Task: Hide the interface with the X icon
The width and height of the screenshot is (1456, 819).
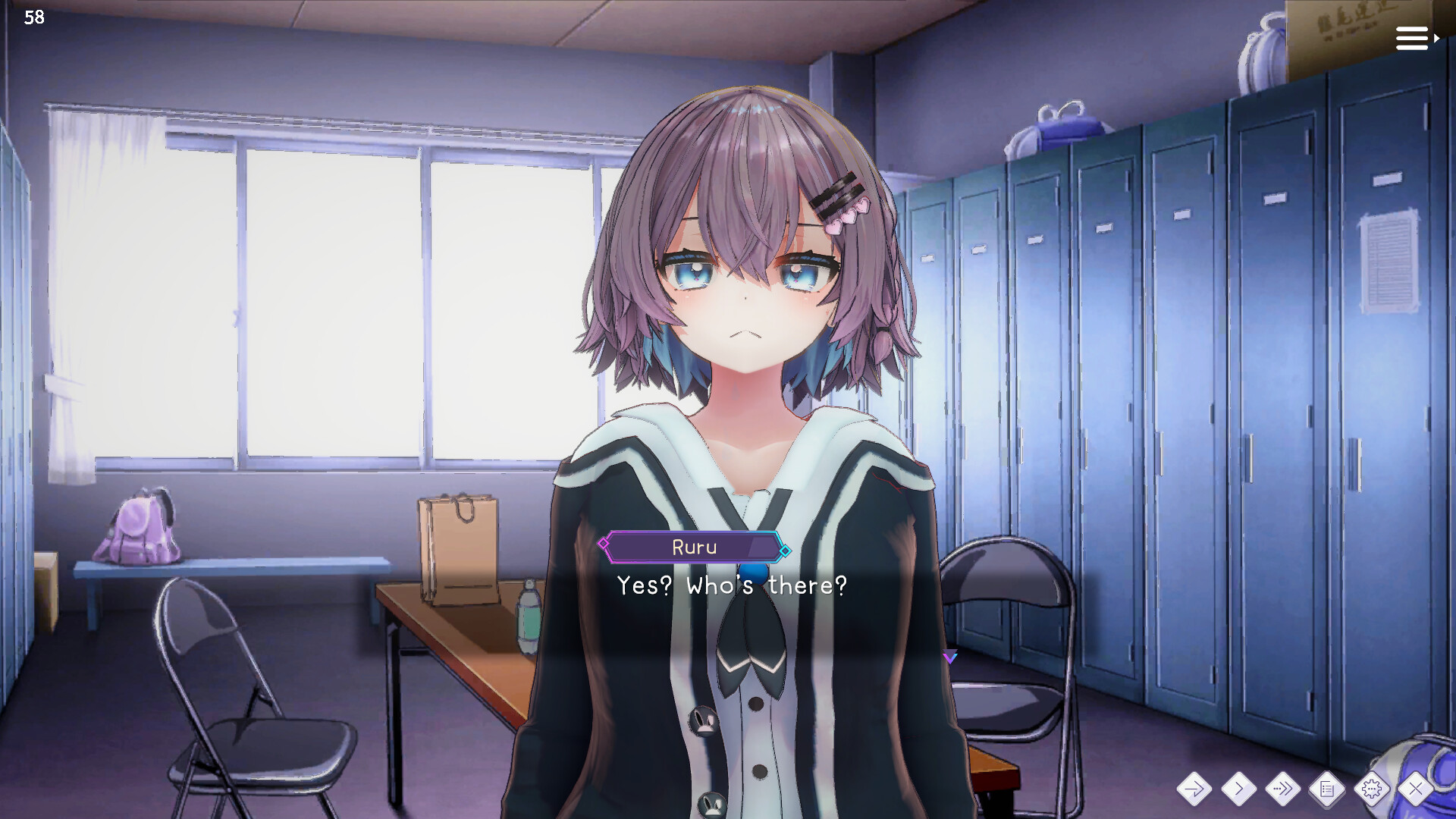Action: (1415, 789)
